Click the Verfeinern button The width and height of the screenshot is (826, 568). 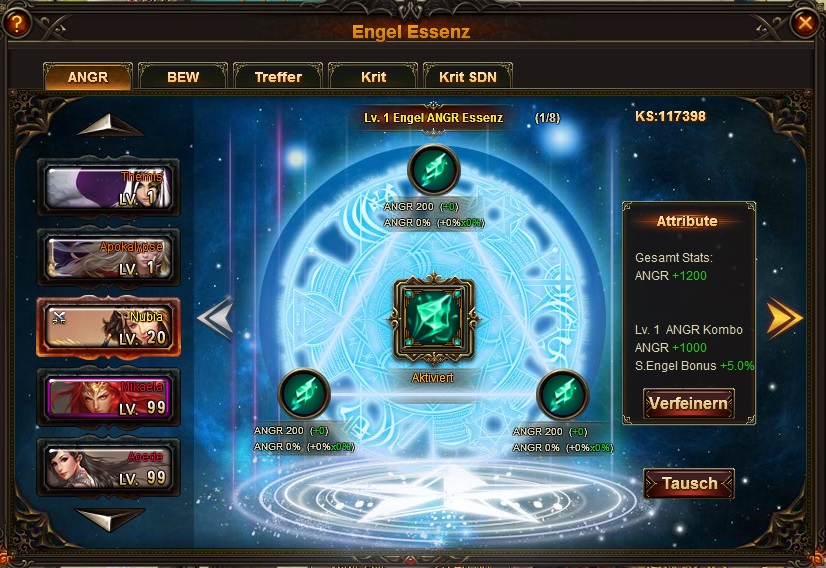(x=688, y=404)
